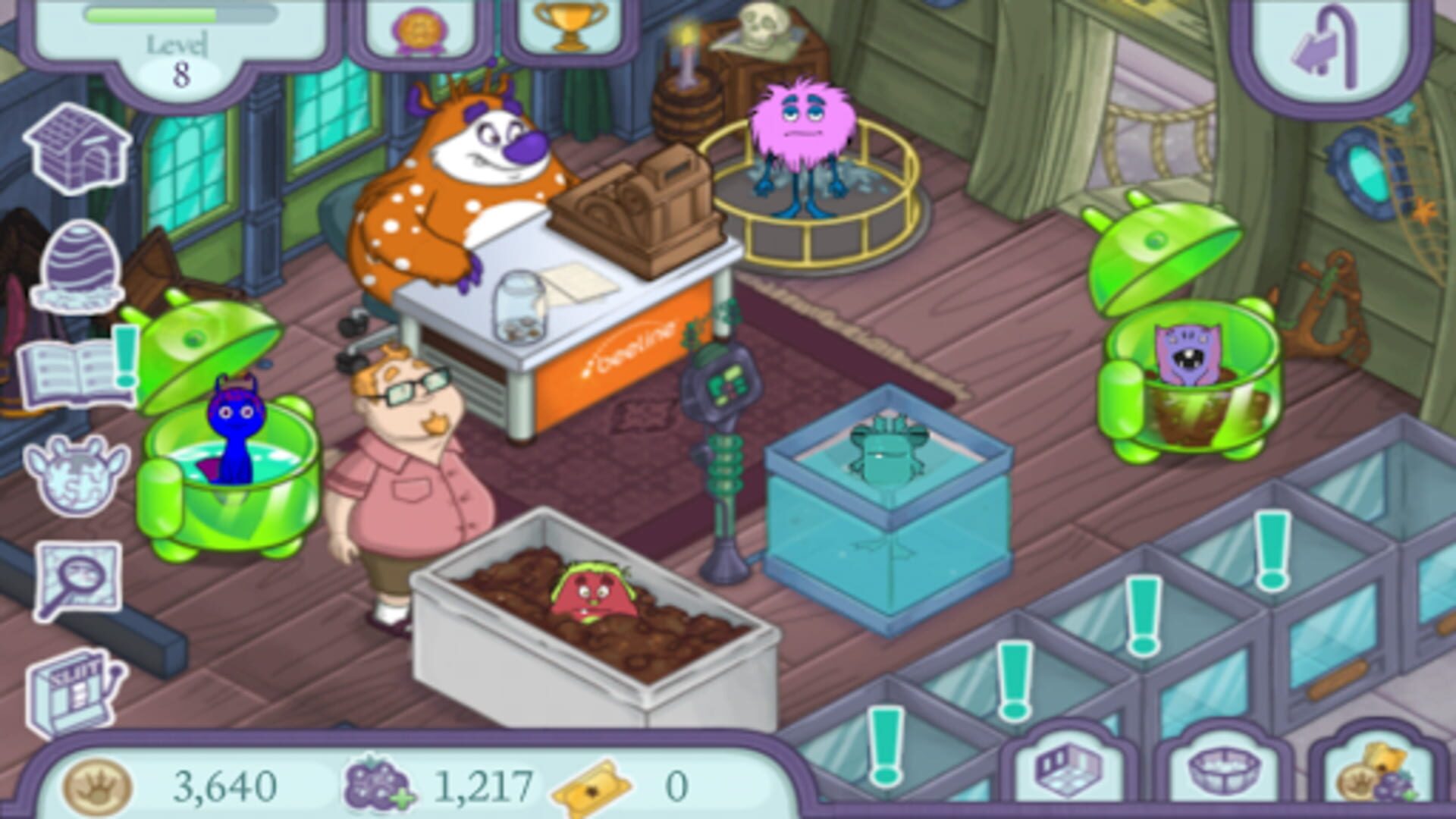Open the pet selling menu with dollar icon
The height and width of the screenshot is (819, 1456).
click(76, 474)
